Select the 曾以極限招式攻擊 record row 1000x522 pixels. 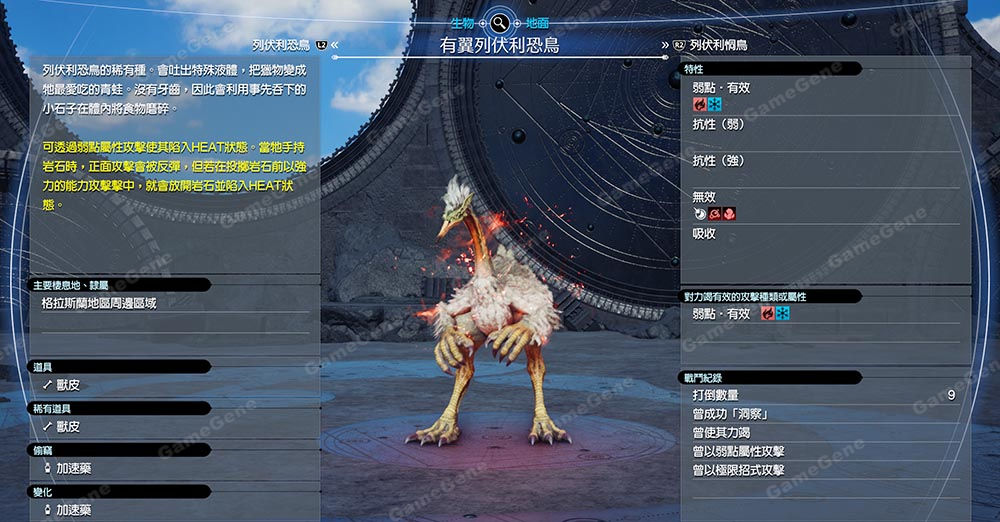[x=738, y=470]
